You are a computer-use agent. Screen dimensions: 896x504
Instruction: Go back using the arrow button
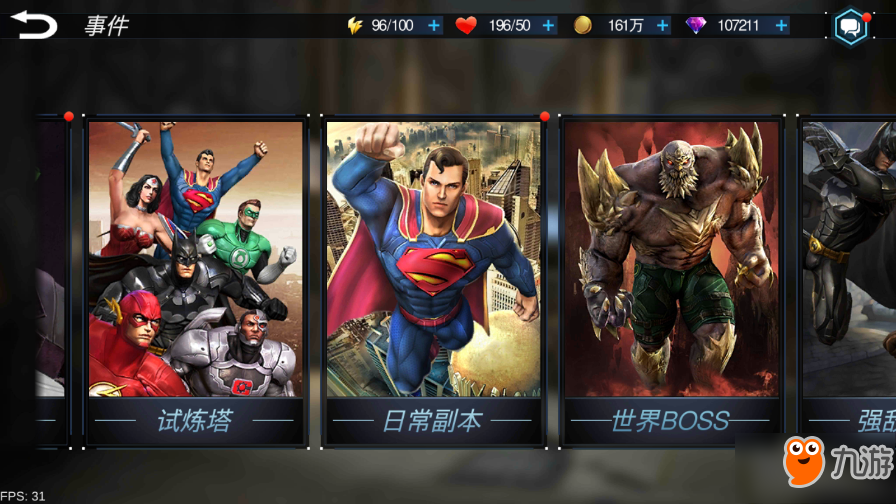[34, 25]
